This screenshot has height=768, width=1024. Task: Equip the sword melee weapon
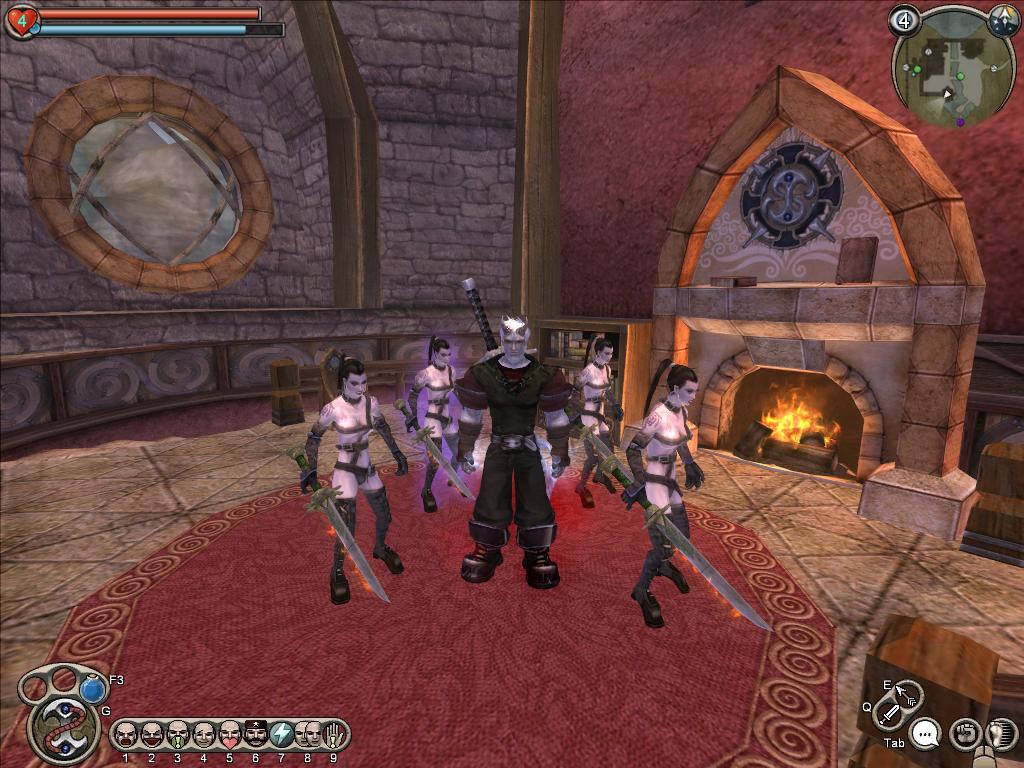[888, 714]
